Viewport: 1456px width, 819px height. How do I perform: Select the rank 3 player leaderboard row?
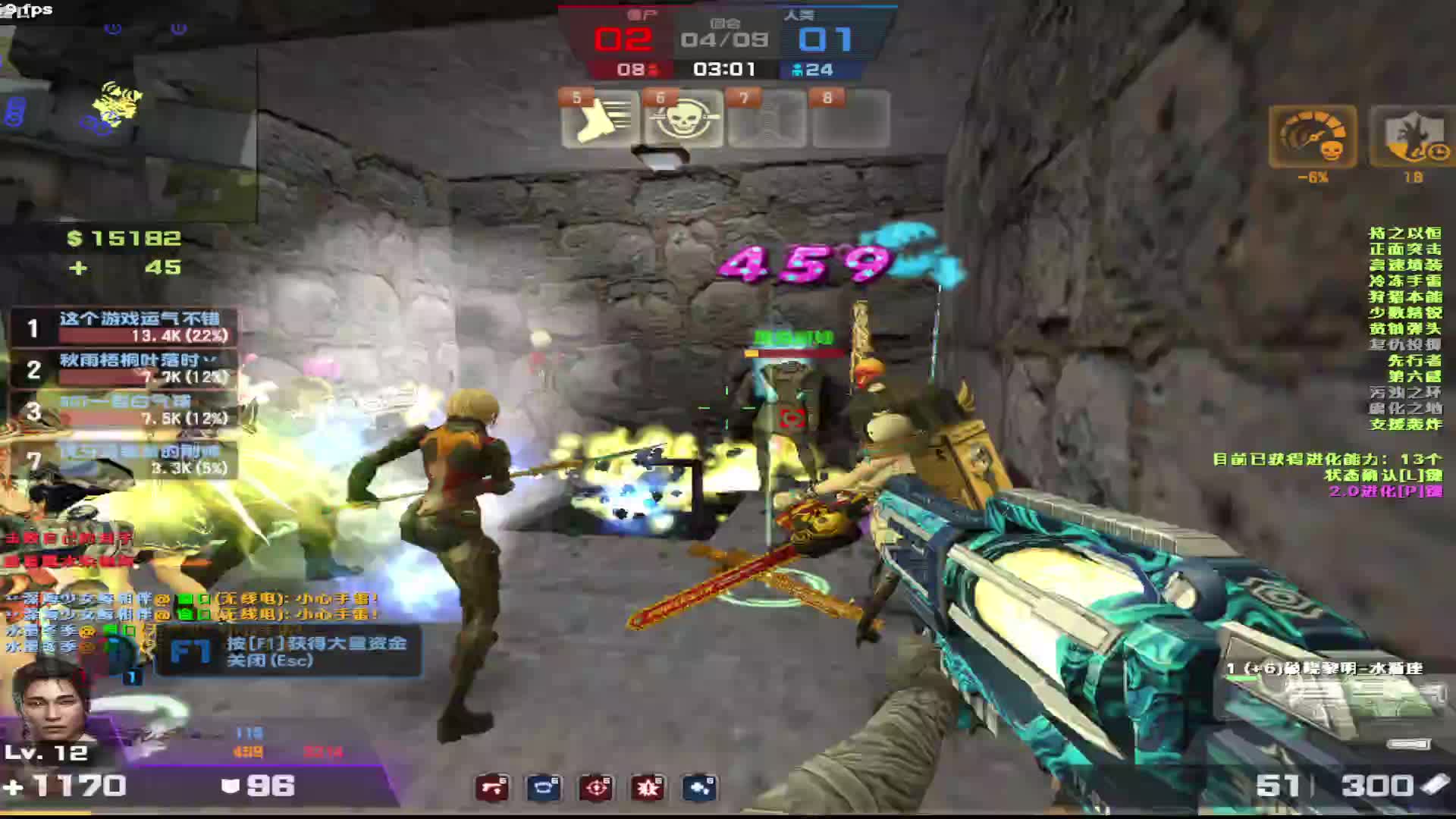(x=124, y=410)
